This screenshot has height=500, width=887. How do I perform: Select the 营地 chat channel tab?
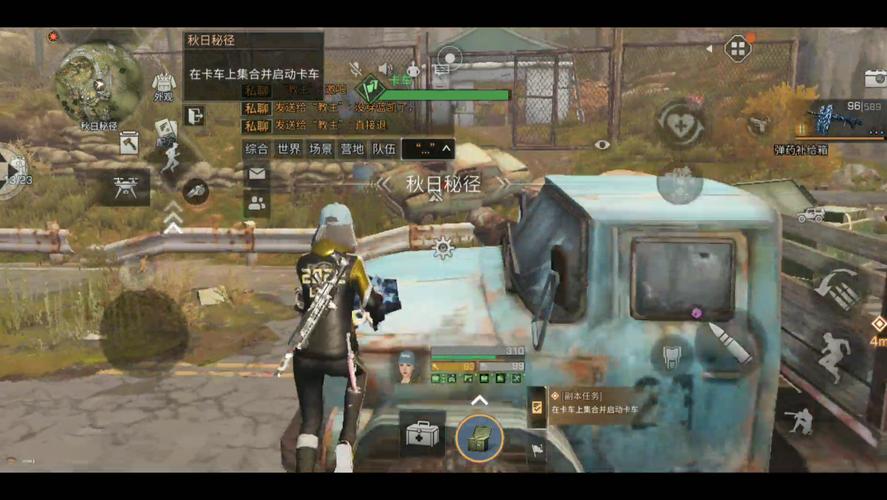pyautogui.click(x=351, y=149)
